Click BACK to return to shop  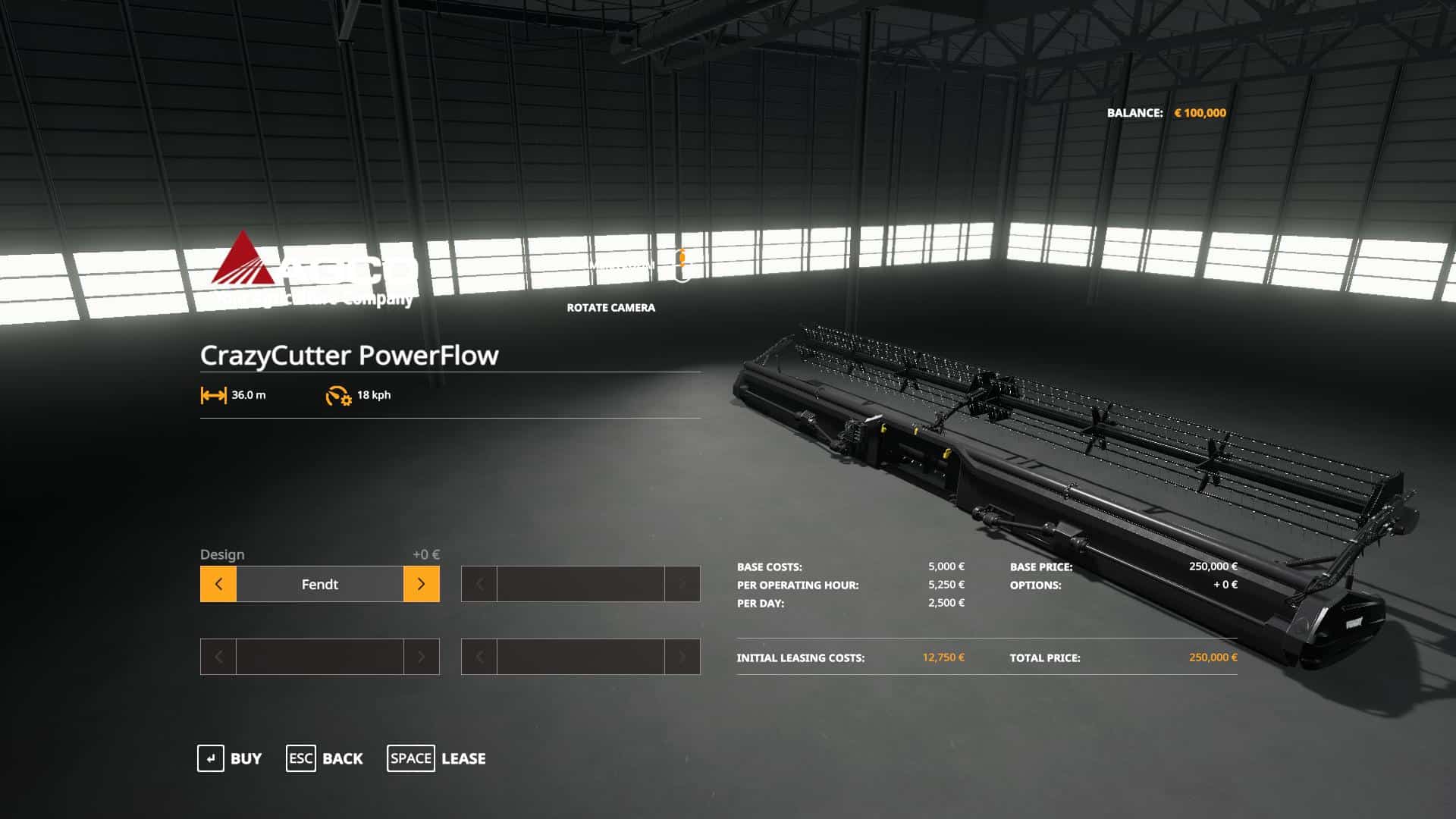click(343, 758)
